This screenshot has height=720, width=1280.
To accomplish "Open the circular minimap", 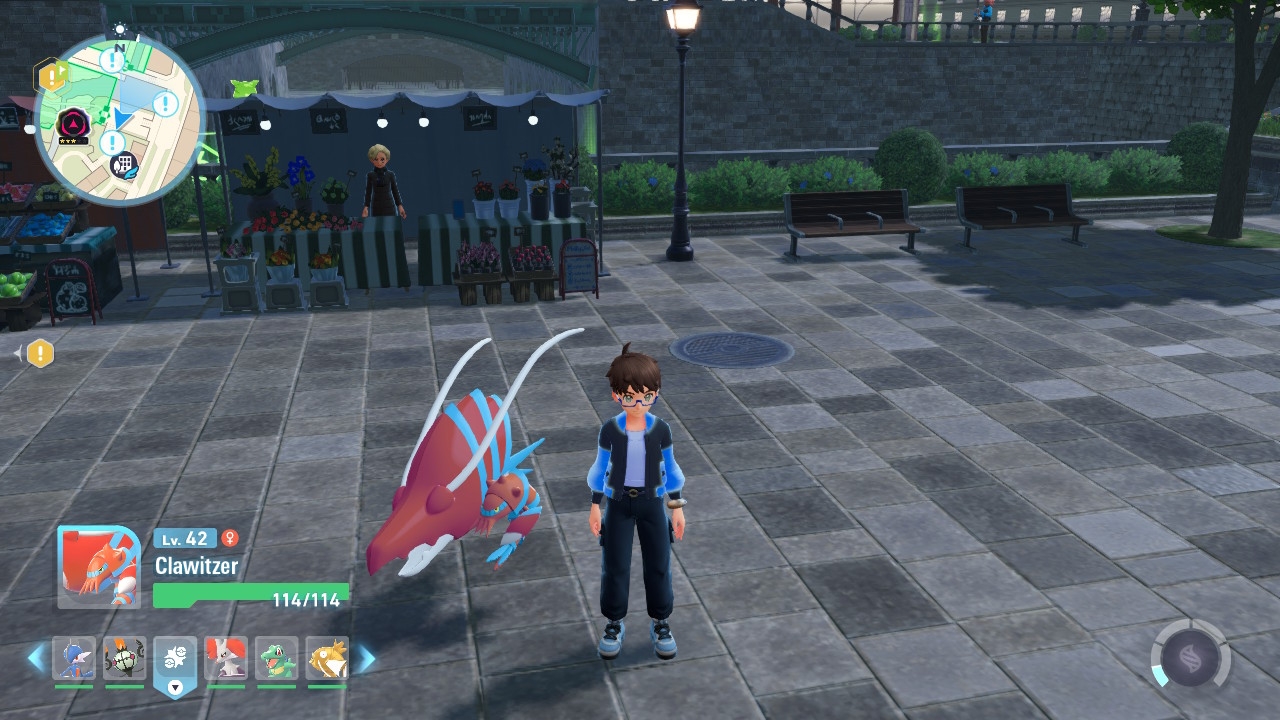I will pos(119,118).
